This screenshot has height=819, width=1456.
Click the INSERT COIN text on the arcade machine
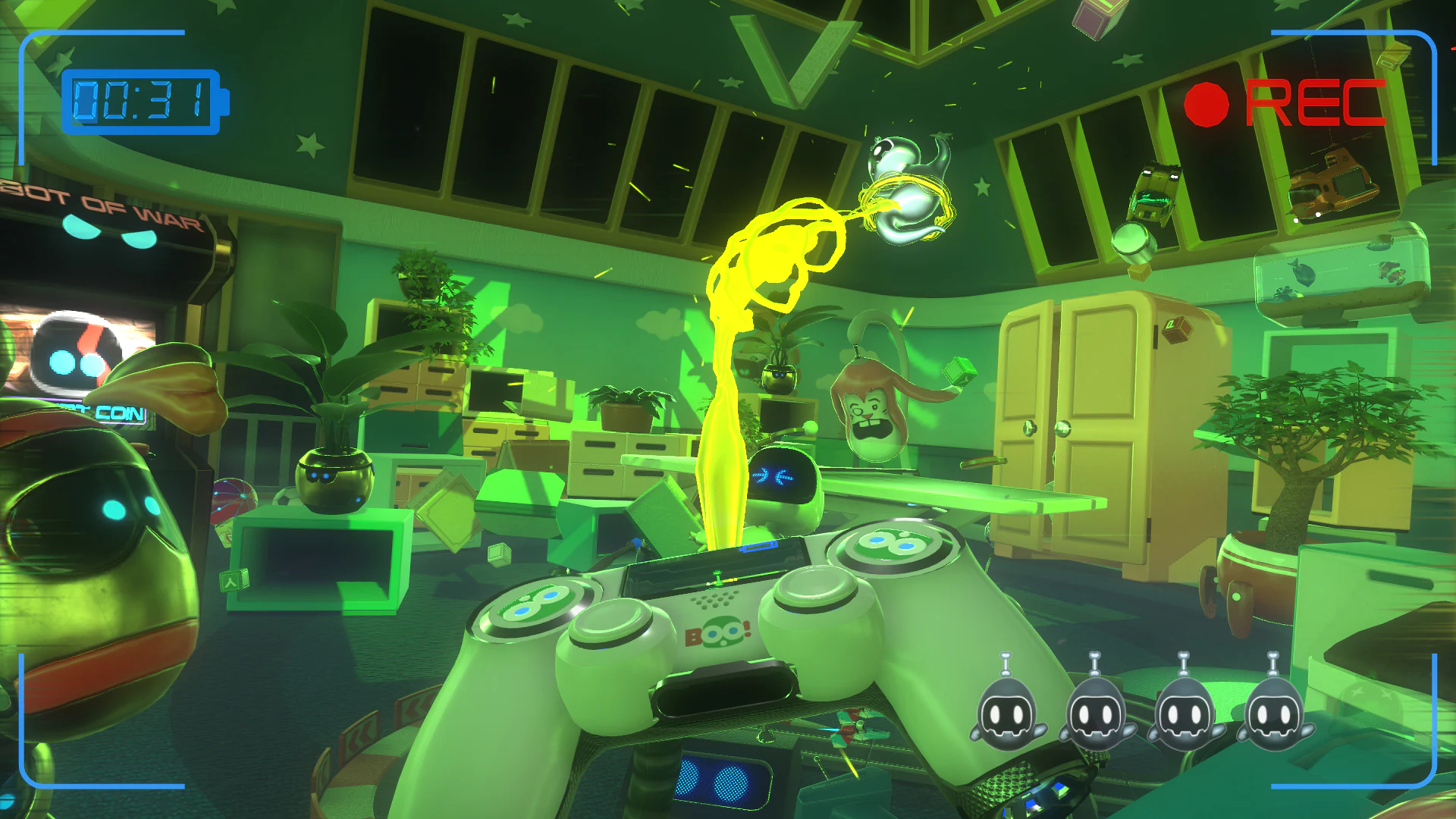114,413
